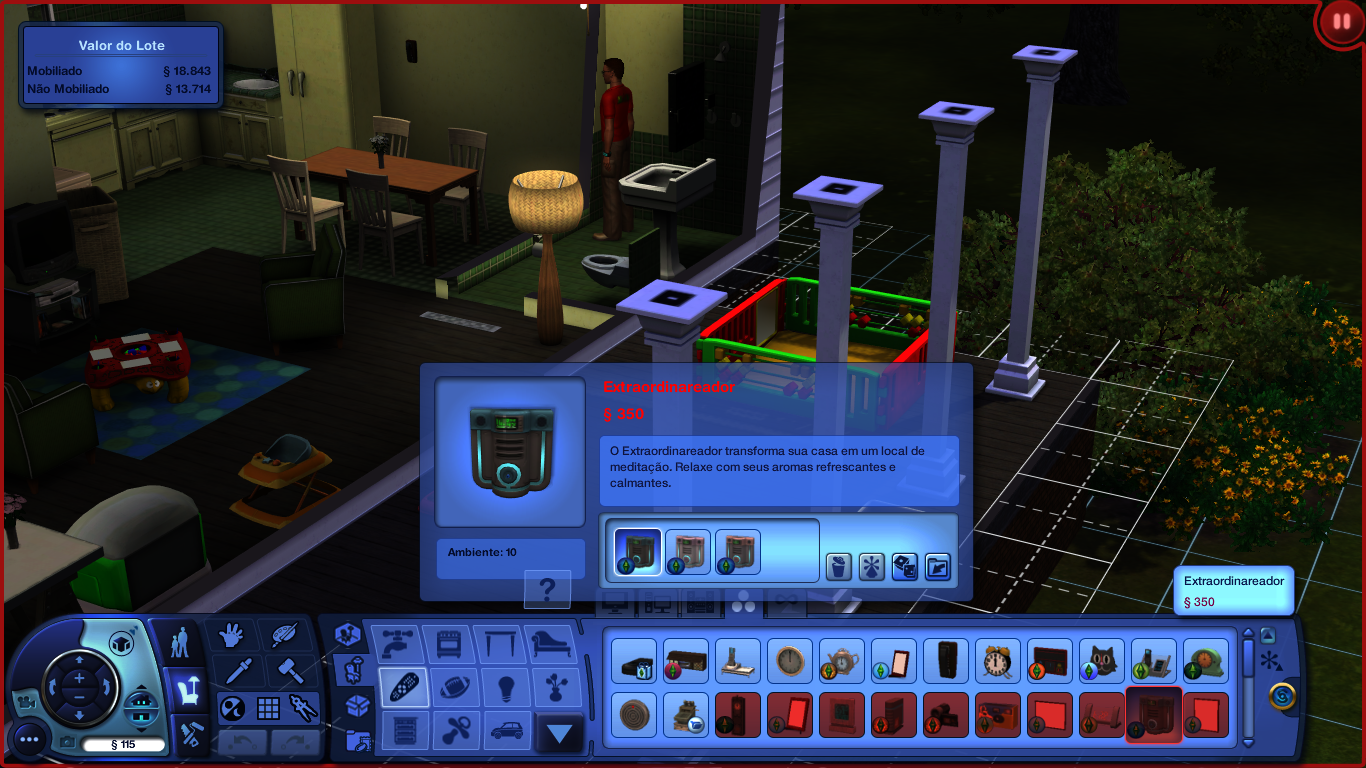Select the highlighted Extraordinareador catalog item

point(1154,714)
